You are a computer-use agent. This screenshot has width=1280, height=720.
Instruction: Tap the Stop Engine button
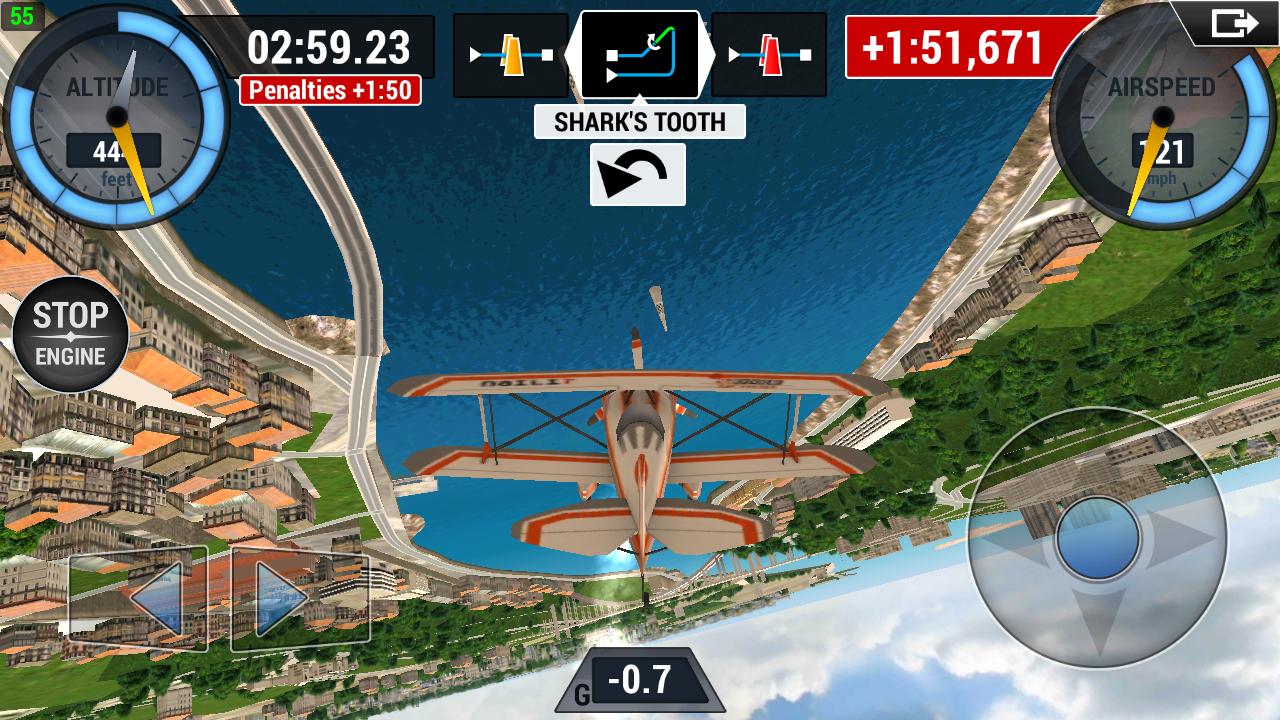tap(70, 333)
